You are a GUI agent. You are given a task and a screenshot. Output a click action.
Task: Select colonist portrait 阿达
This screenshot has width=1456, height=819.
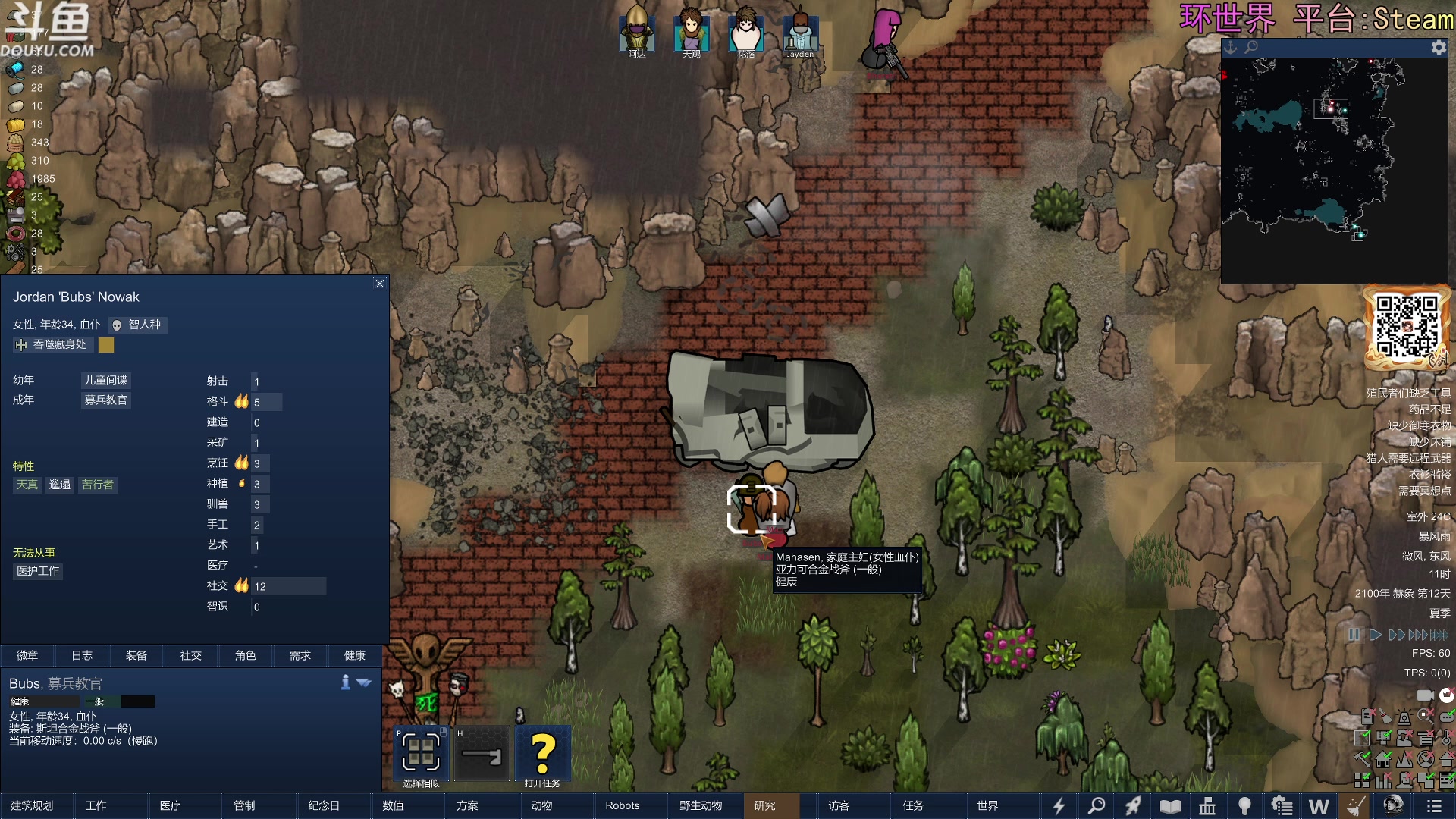(637, 32)
